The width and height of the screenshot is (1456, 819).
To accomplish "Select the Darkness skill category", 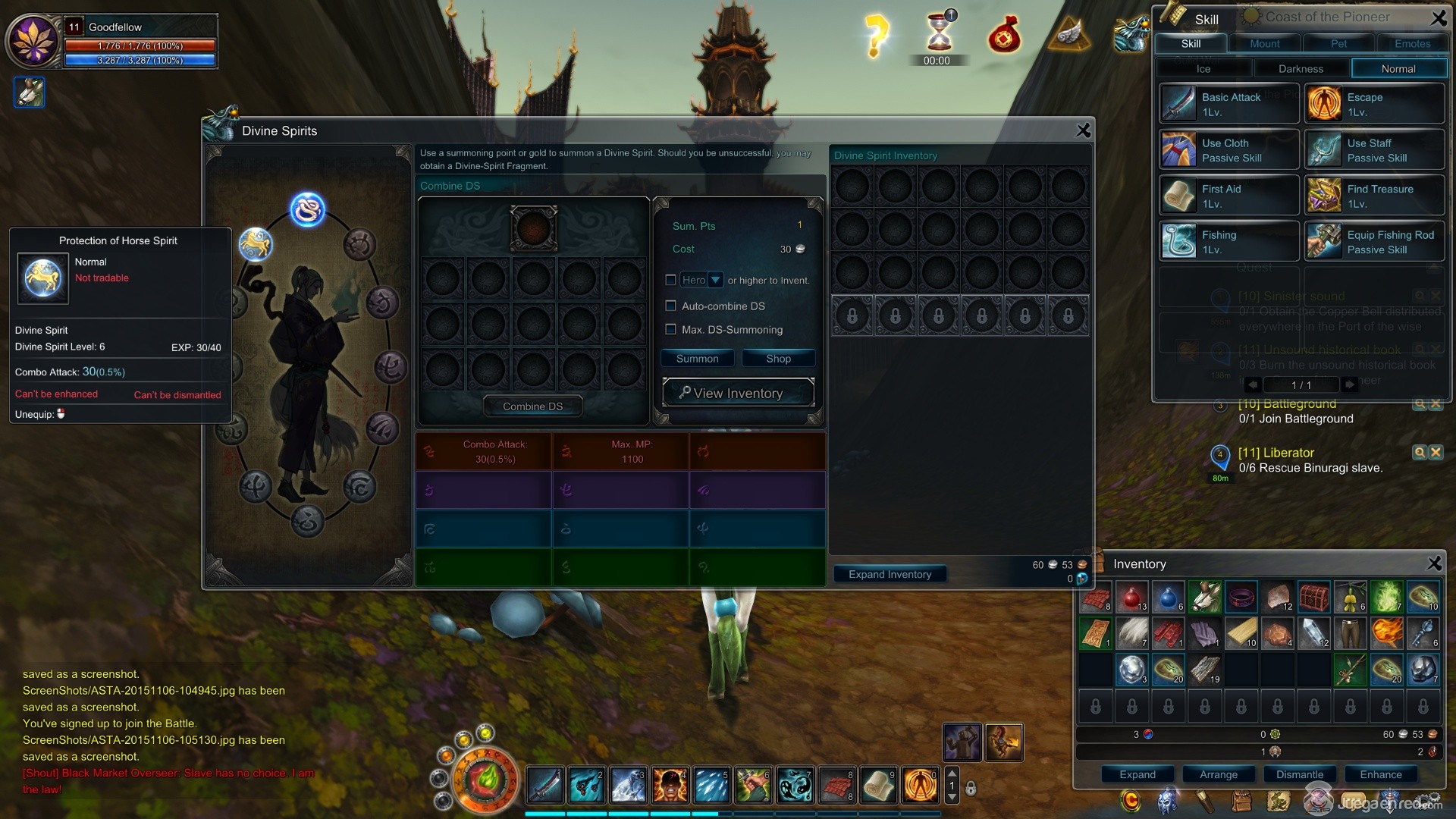I will pyautogui.click(x=1301, y=69).
